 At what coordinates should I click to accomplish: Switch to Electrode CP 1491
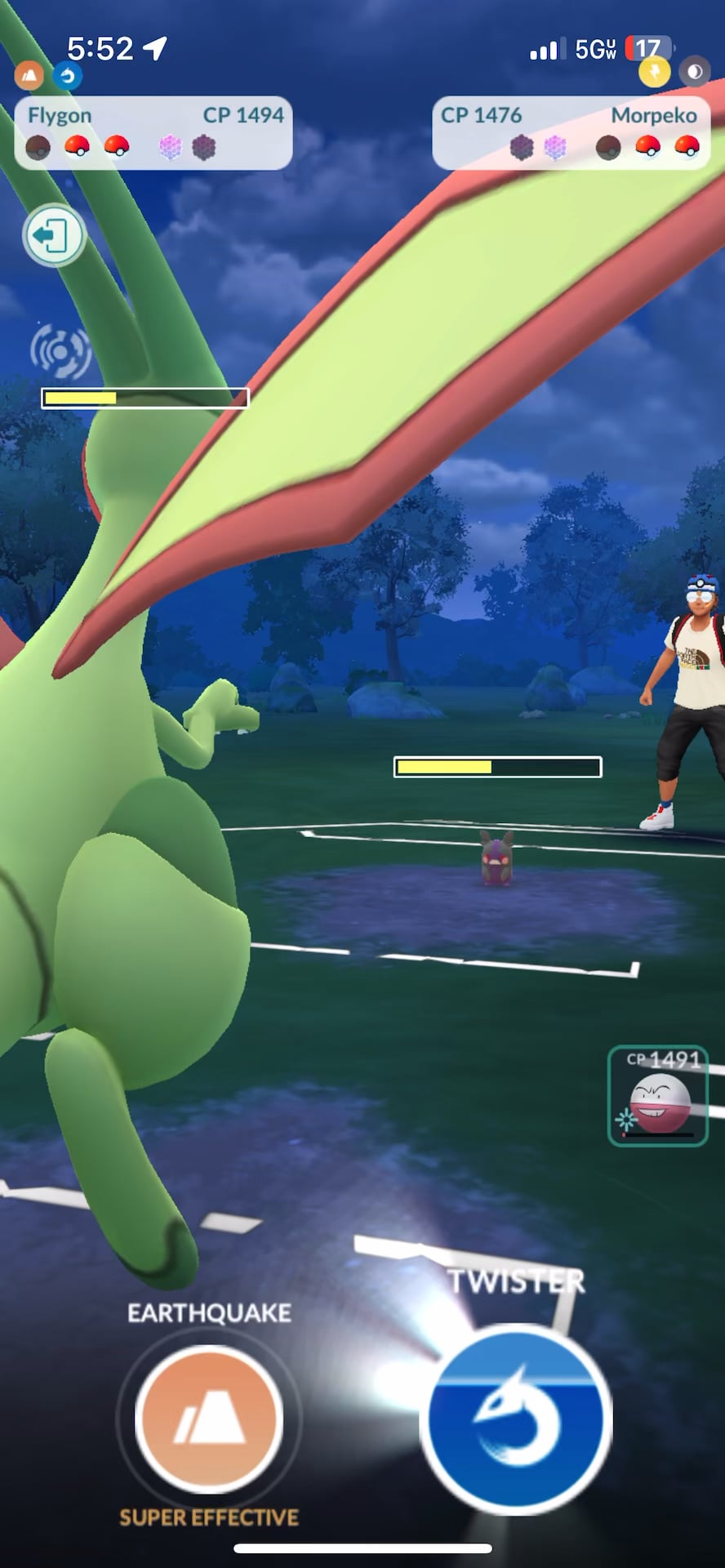[657, 1097]
